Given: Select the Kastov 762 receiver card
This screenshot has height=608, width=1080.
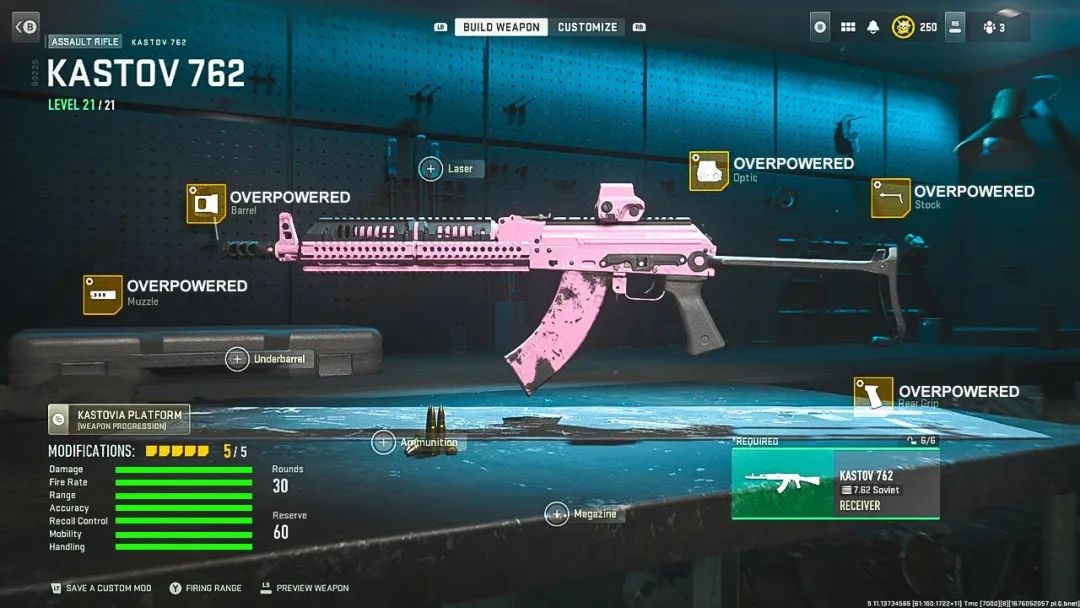Looking at the screenshot, I should click(x=835, y=484).
